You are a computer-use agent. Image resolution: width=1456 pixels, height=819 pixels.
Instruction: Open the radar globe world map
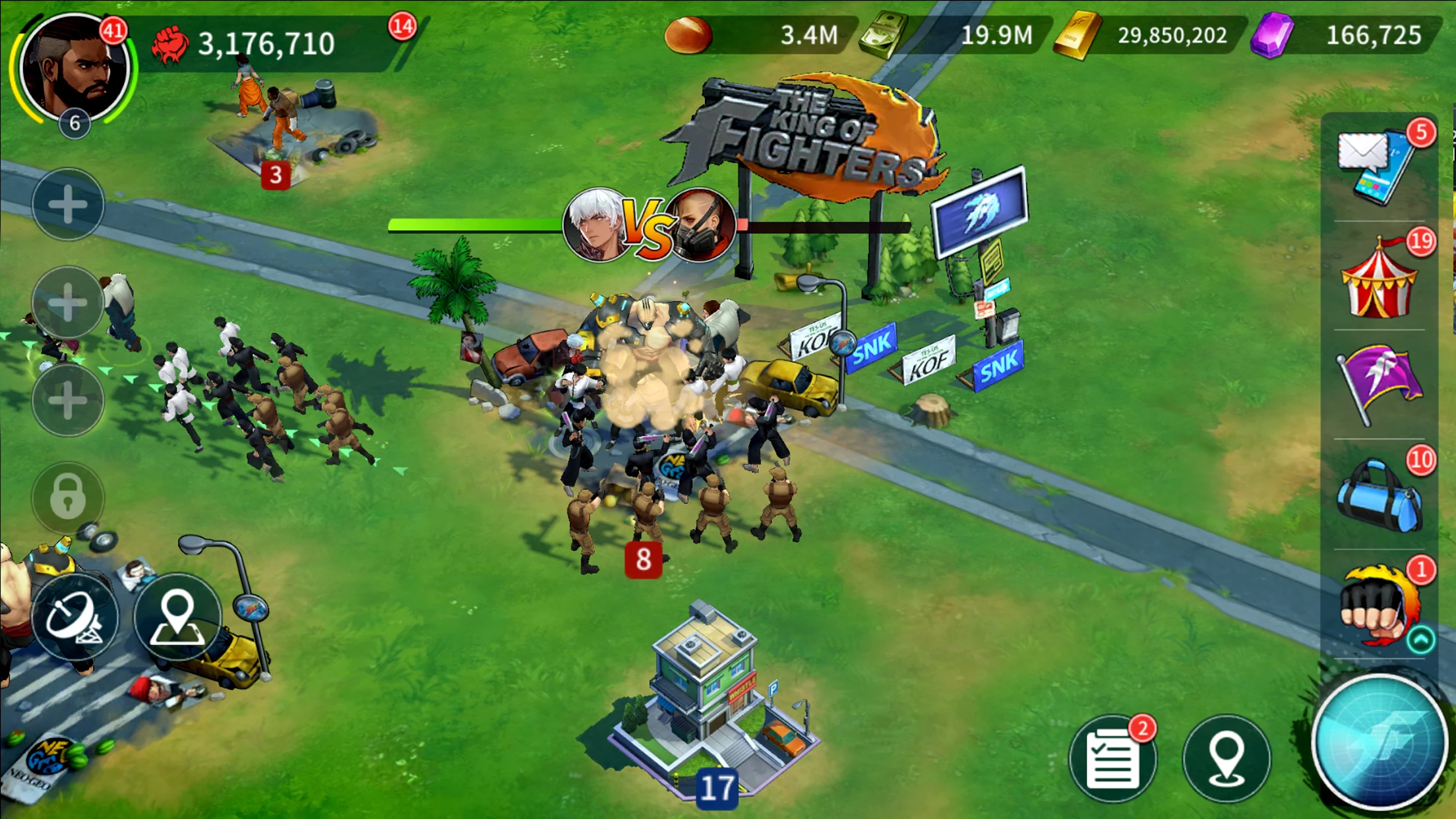coord(1380,742)
